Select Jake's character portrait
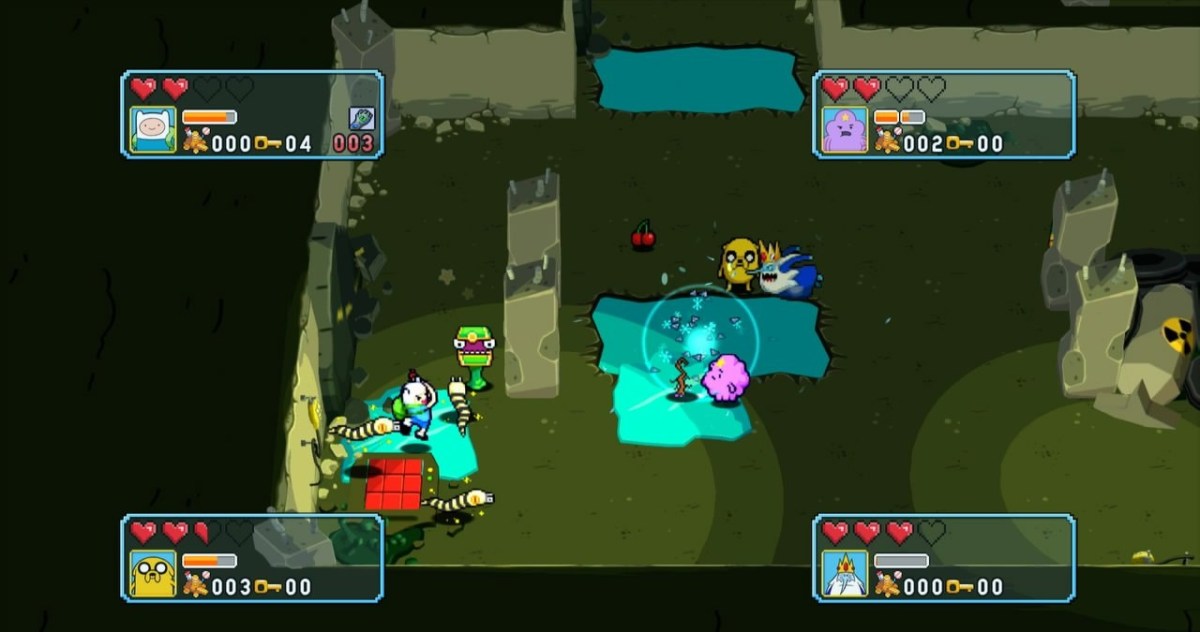The image size is (1200, 632). [x=153, y=574]
